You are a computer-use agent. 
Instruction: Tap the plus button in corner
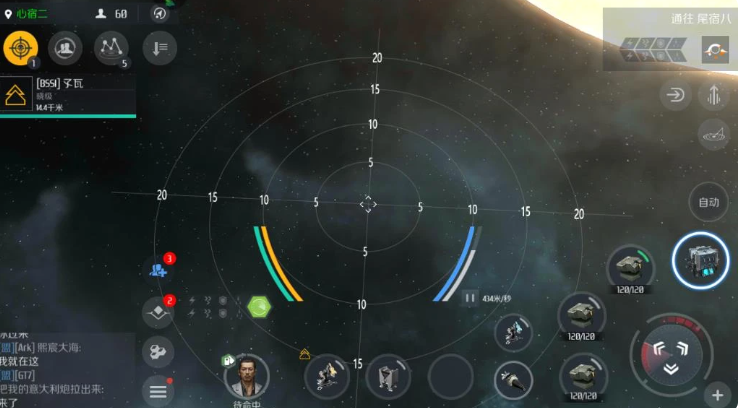point(717,393)
